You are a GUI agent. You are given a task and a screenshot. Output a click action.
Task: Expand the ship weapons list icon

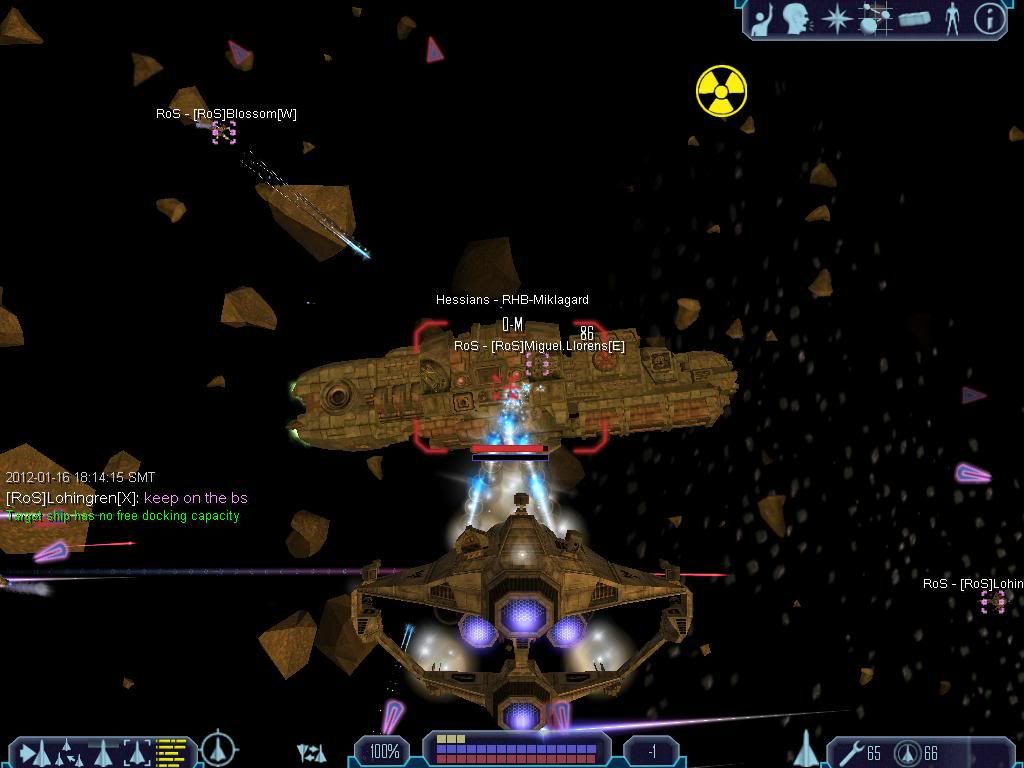pyautogui.click(x=806, y=749)
